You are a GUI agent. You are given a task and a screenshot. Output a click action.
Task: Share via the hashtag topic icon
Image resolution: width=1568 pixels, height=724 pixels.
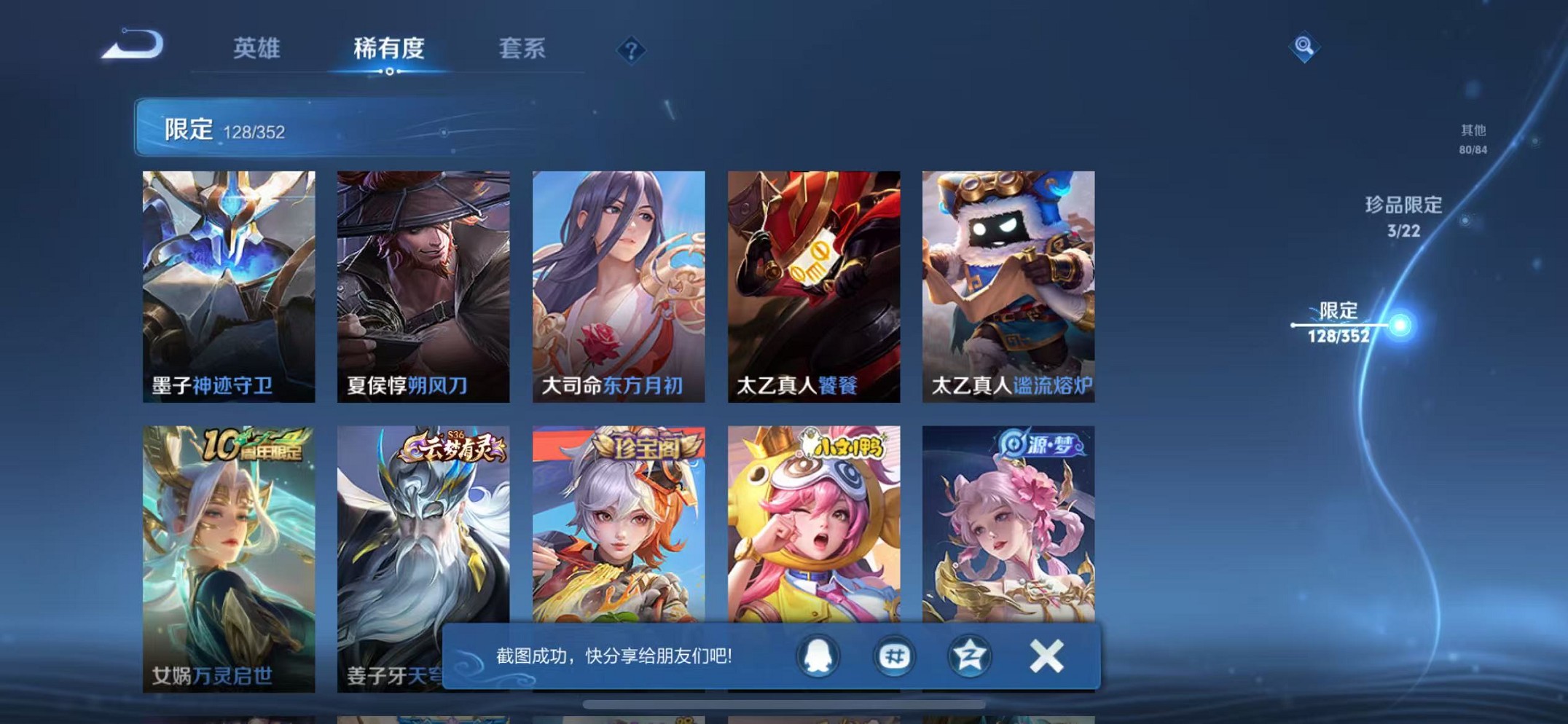895,656
